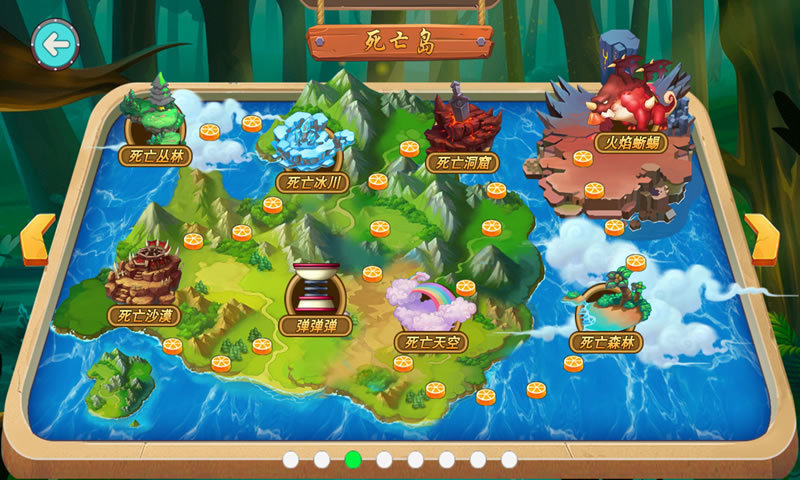The height and width of the screenshot is (480, 800).
Task: Select the 死亡丛林 level
Action: [x=154, y=125]
